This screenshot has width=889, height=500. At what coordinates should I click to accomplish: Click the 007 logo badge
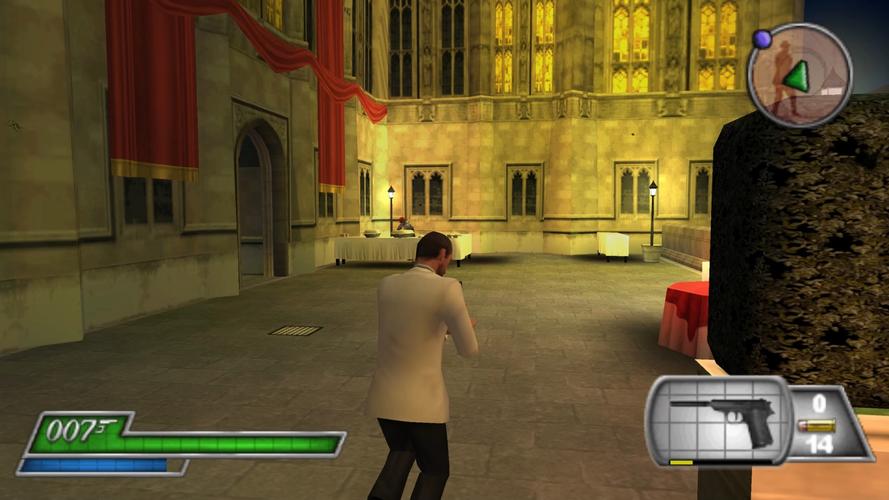click(x=76, y=431)
